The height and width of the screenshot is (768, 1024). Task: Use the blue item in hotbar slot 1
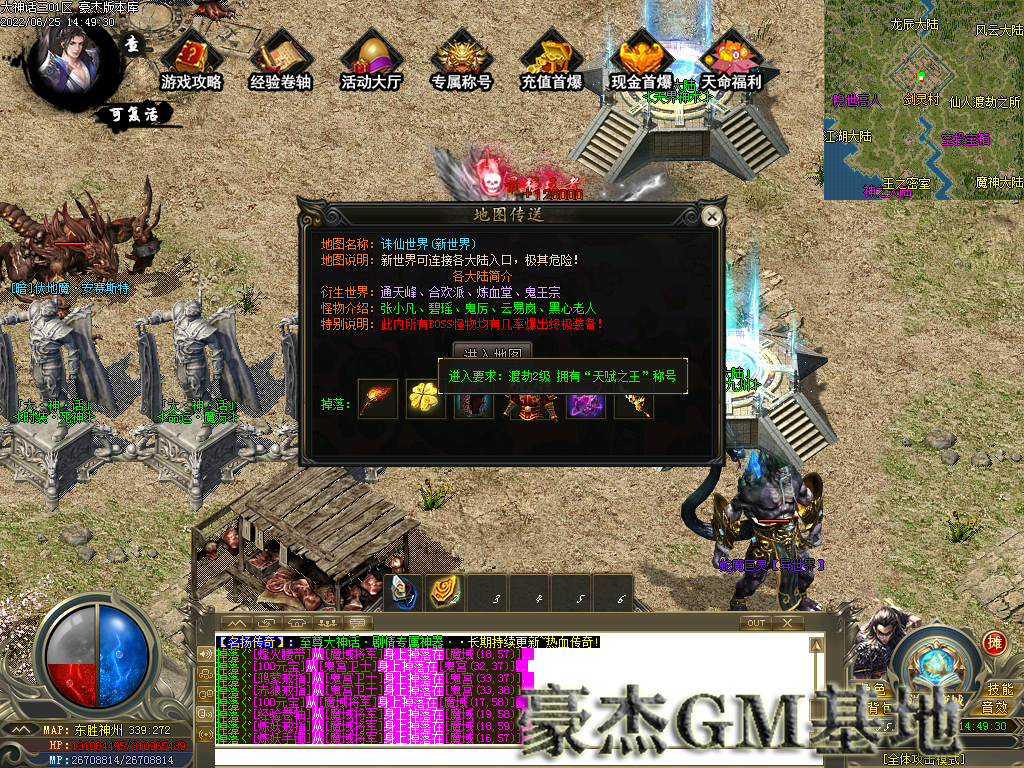click(x=404, y=592)
